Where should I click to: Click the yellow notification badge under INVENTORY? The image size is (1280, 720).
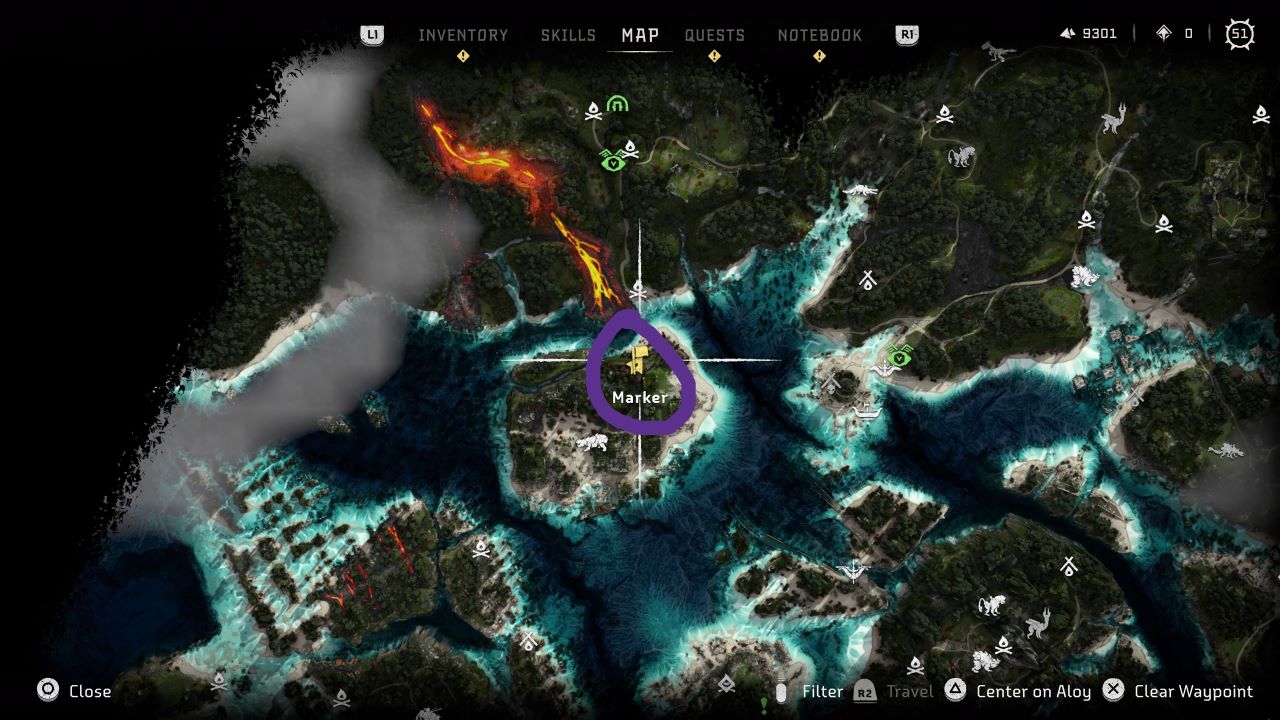point(462,57)
